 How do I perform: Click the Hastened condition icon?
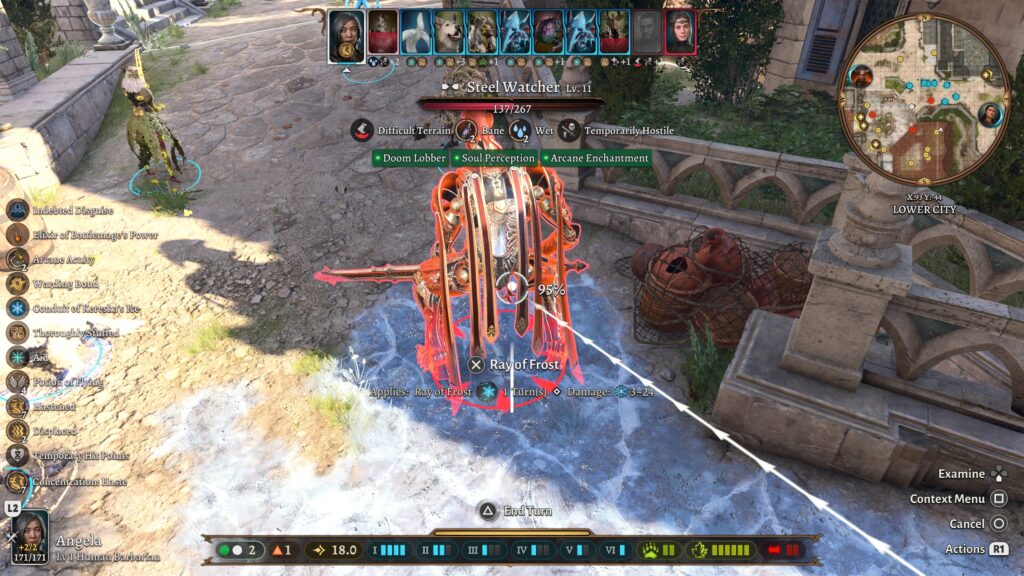tap(17, 406)
